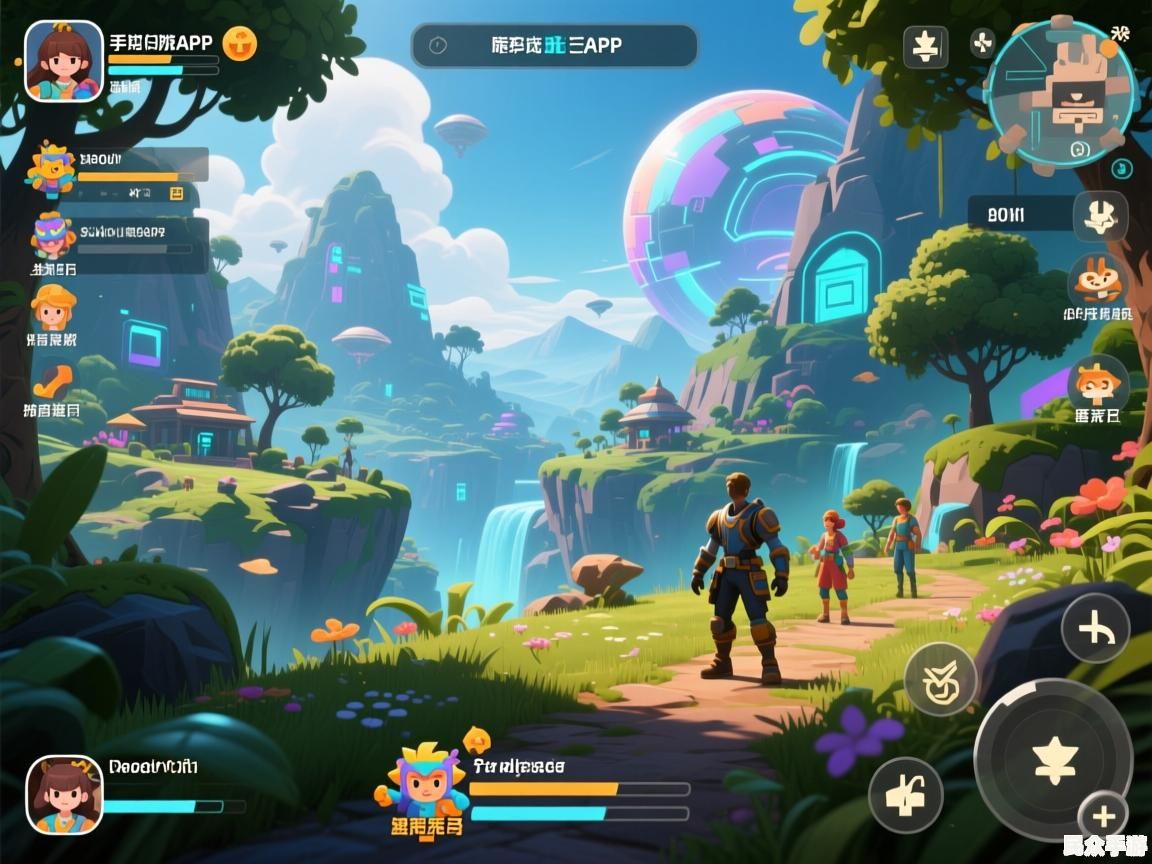Select the spiky orange-haired party member icon
This screenshot has width=1152, height=864.
click(x=51, y=169)
